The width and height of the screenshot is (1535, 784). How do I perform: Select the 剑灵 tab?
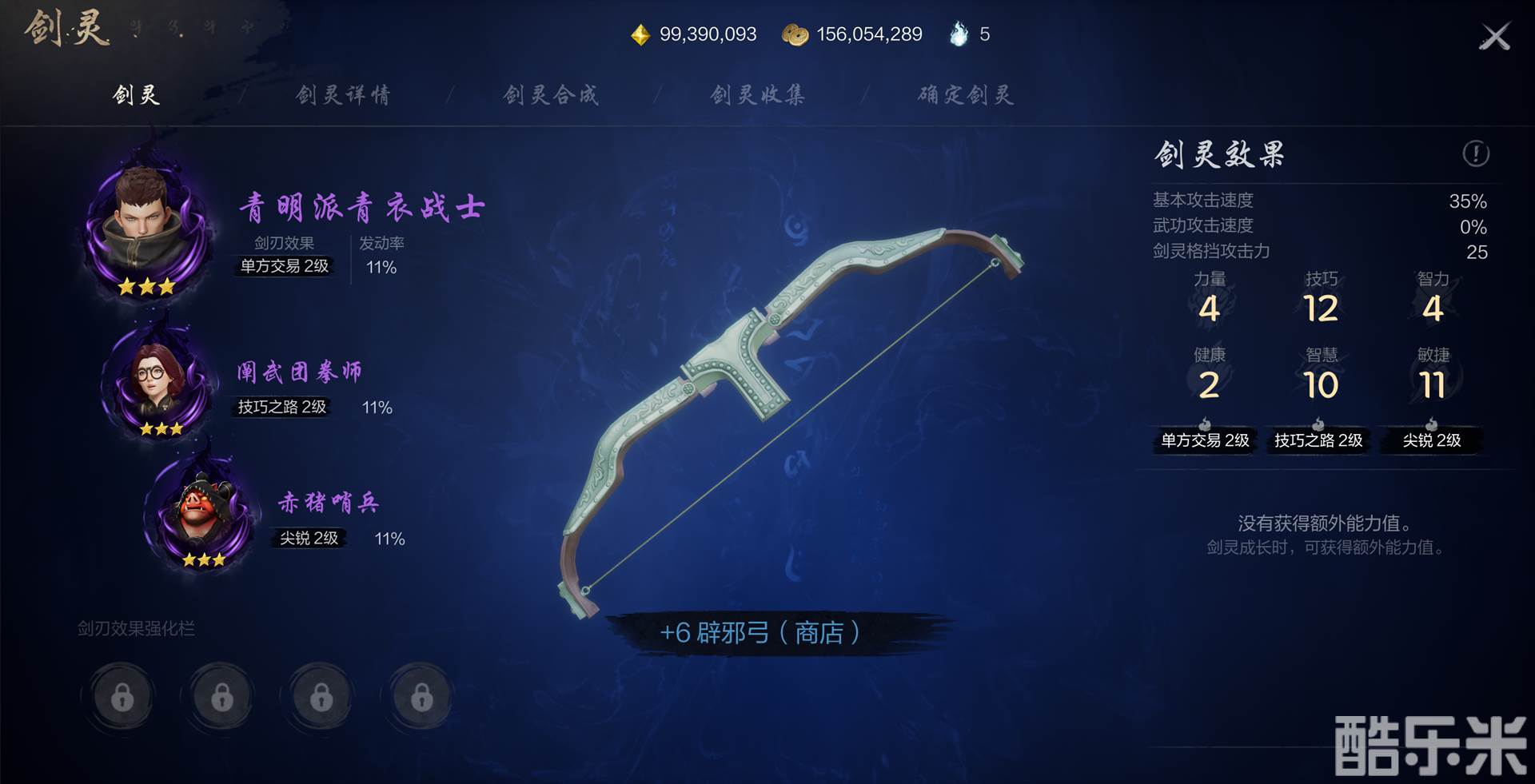tap(136, 95)
